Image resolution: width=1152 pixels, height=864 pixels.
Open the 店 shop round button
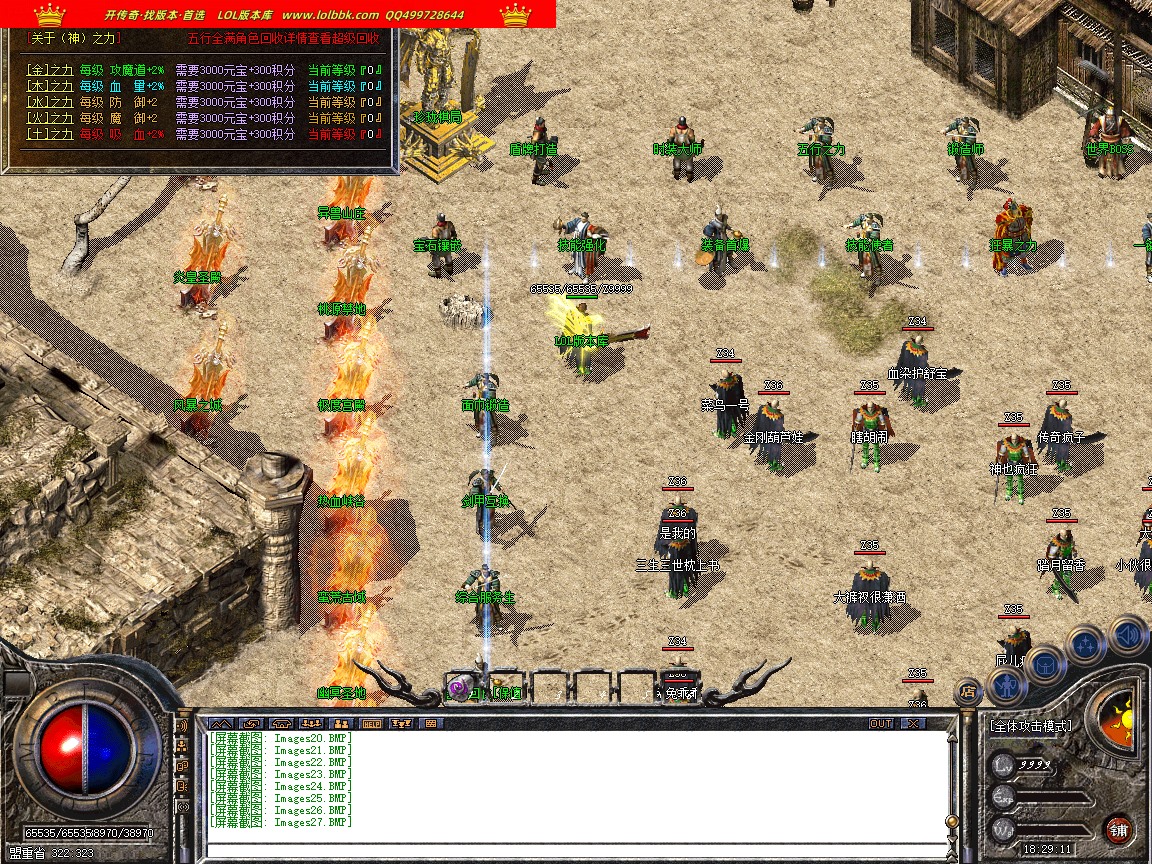[x=967, y=690]
